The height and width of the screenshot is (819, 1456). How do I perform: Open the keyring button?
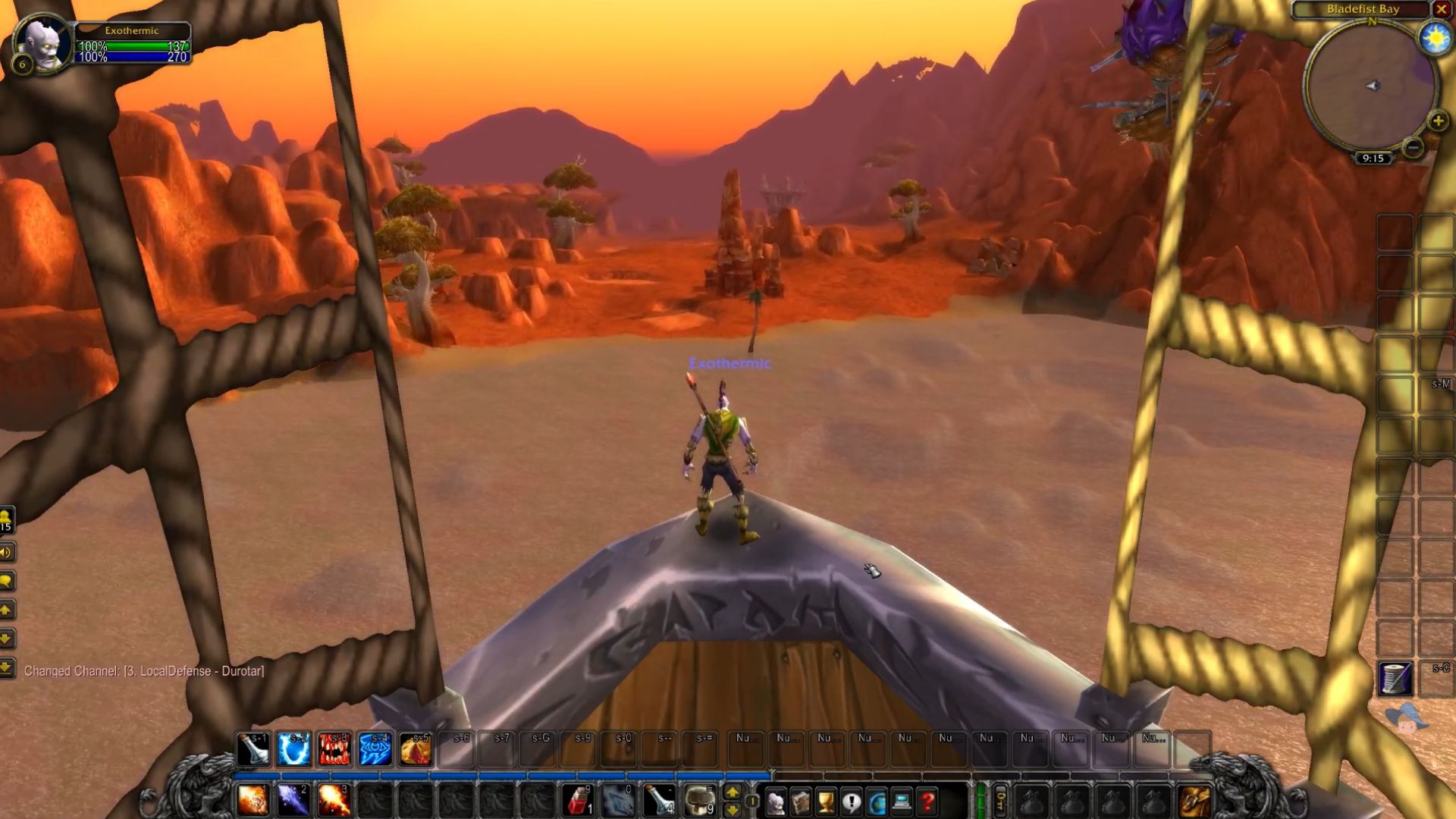coord(1001,800)
